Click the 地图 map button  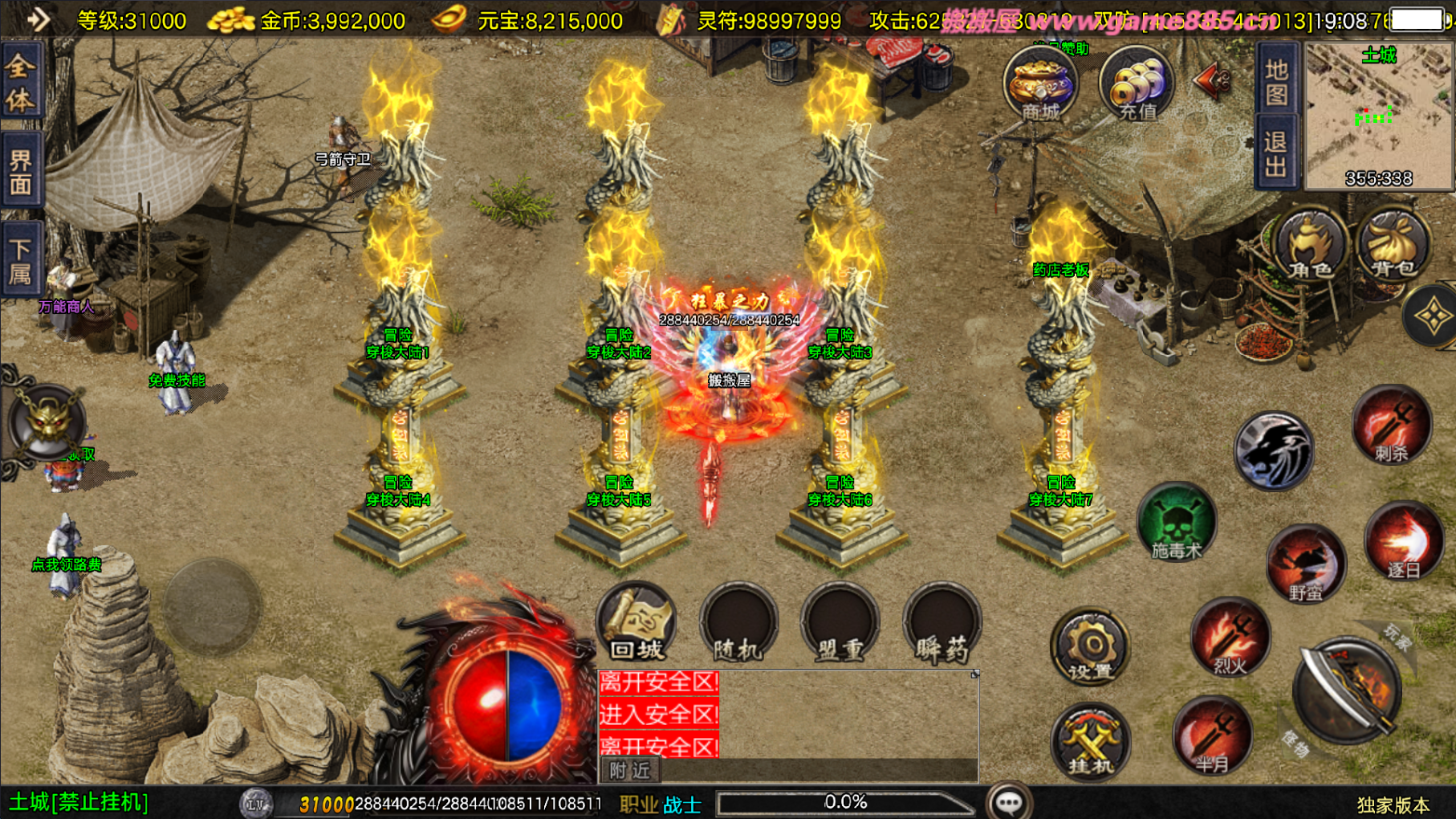click(1276, 83)
